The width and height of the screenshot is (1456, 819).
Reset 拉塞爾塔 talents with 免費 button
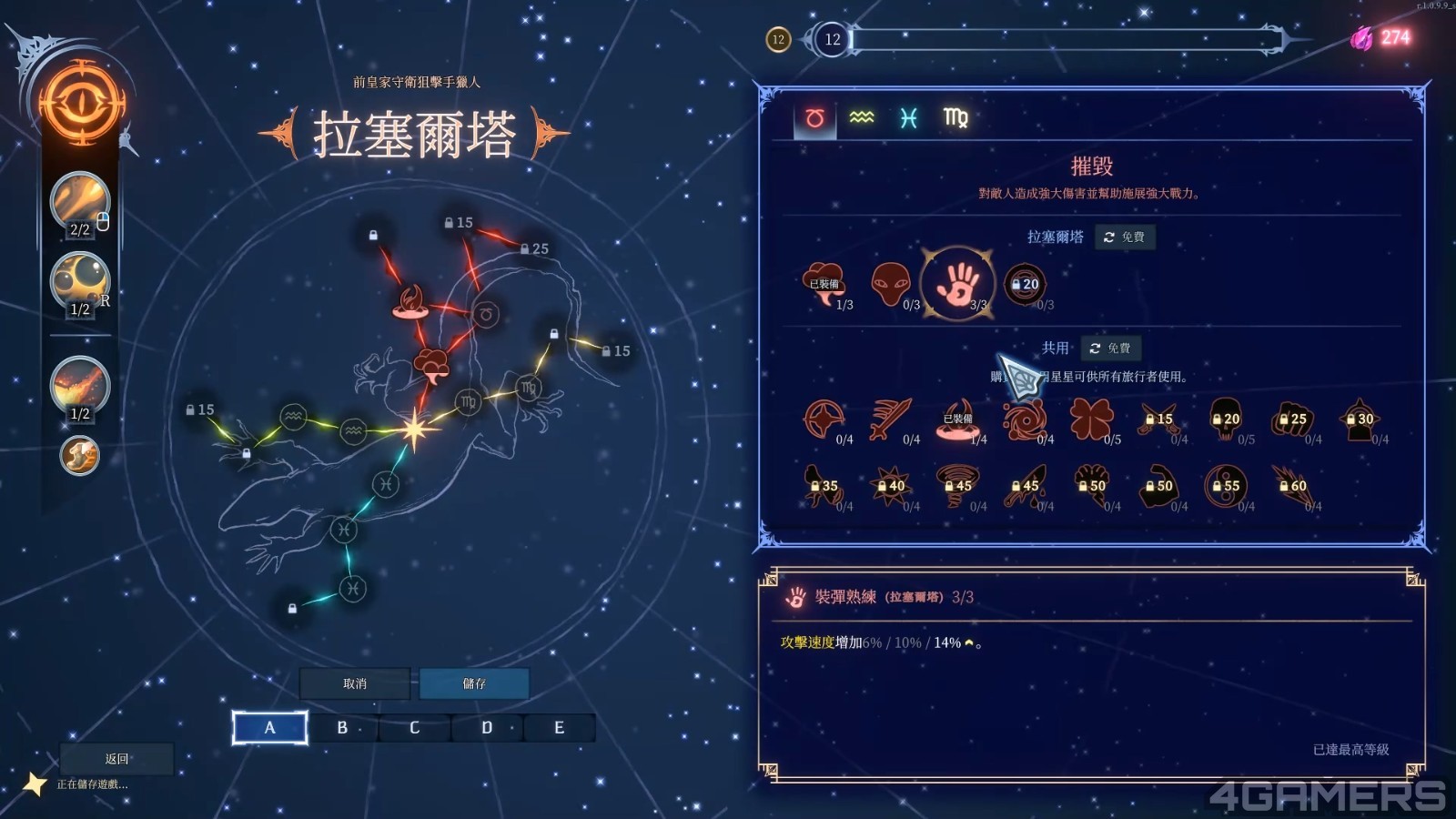[1125, 237]
